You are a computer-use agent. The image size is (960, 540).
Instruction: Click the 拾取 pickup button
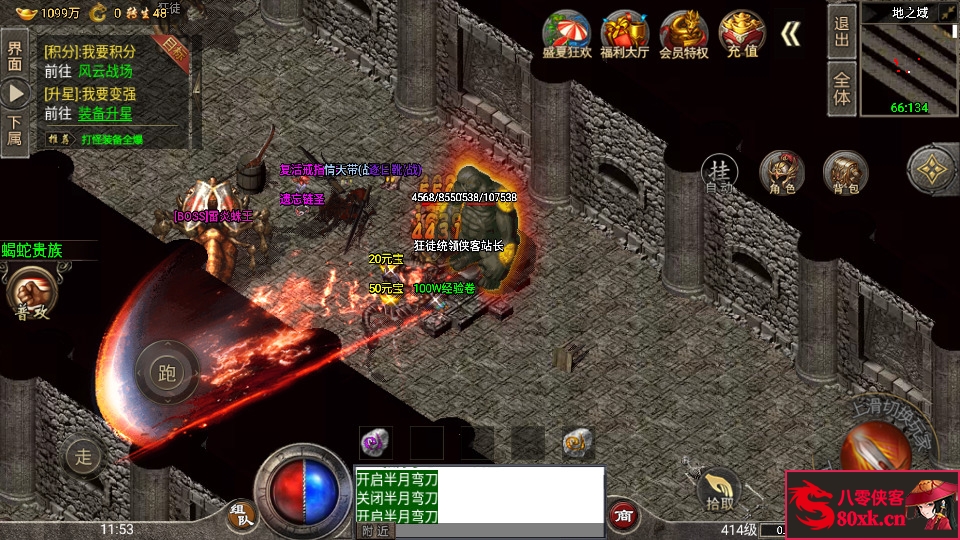718,488
